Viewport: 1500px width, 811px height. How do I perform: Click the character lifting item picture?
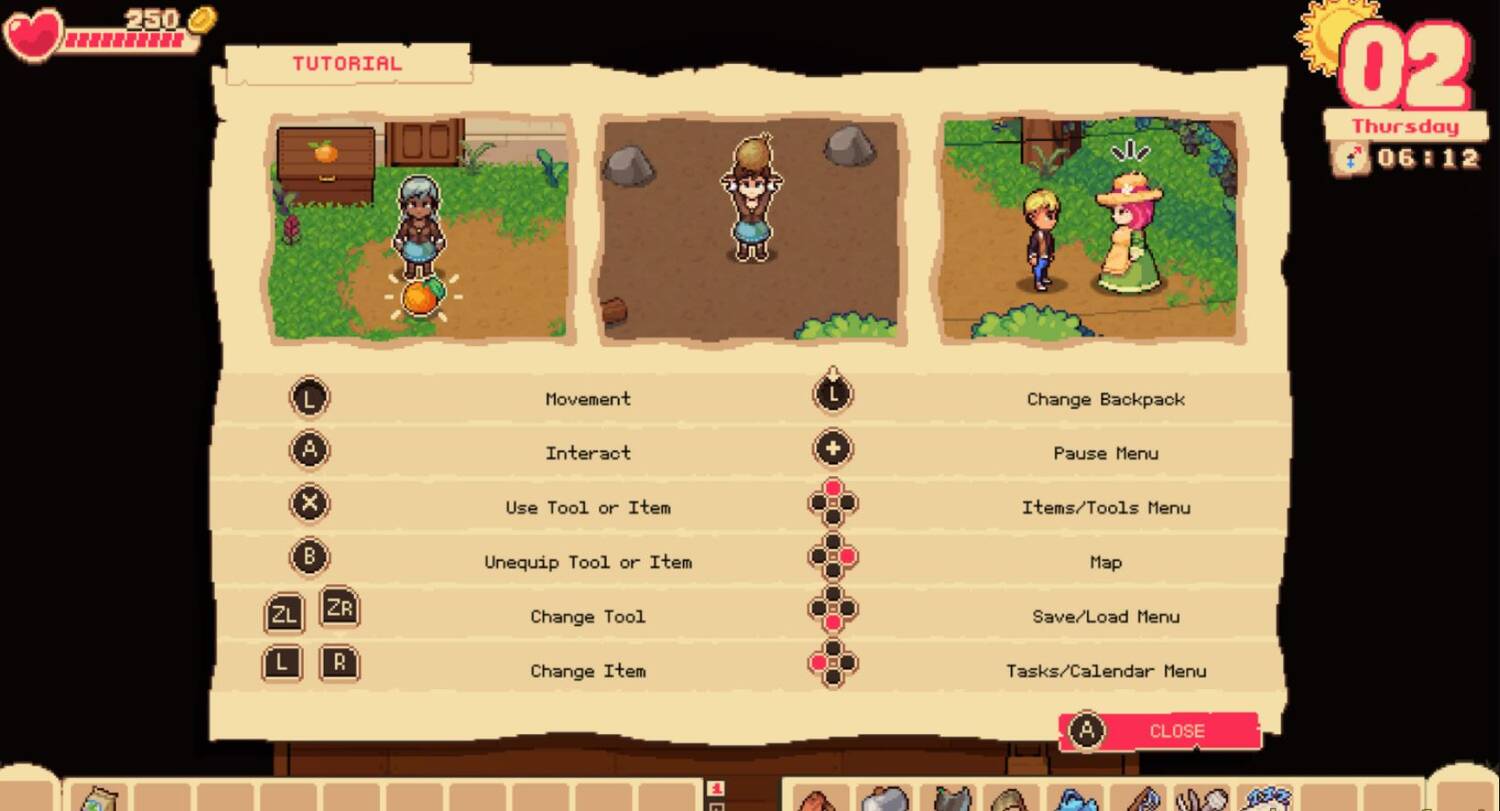(750, 230)
